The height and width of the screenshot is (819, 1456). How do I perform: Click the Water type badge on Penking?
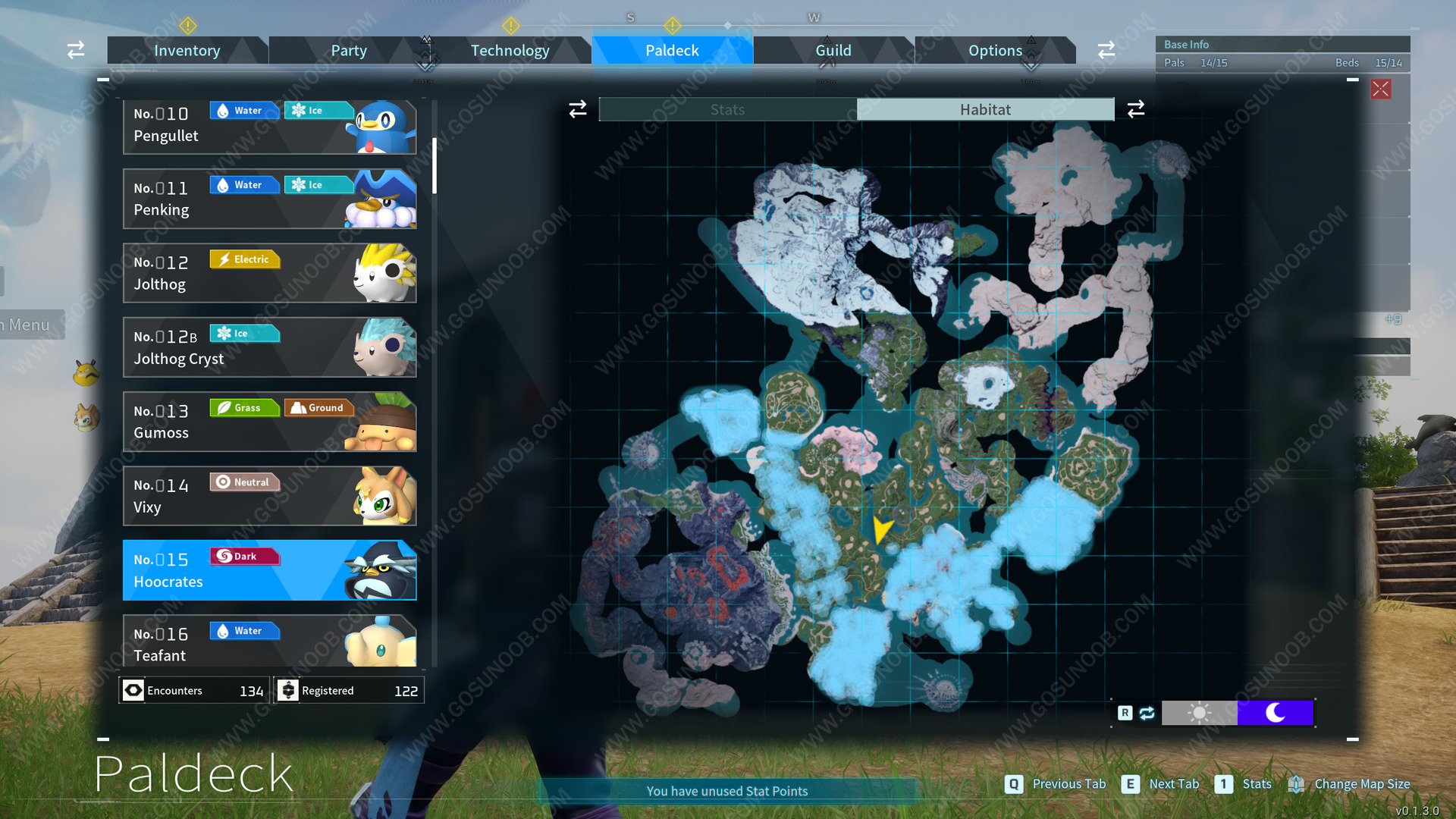click(x=244, y=184)
